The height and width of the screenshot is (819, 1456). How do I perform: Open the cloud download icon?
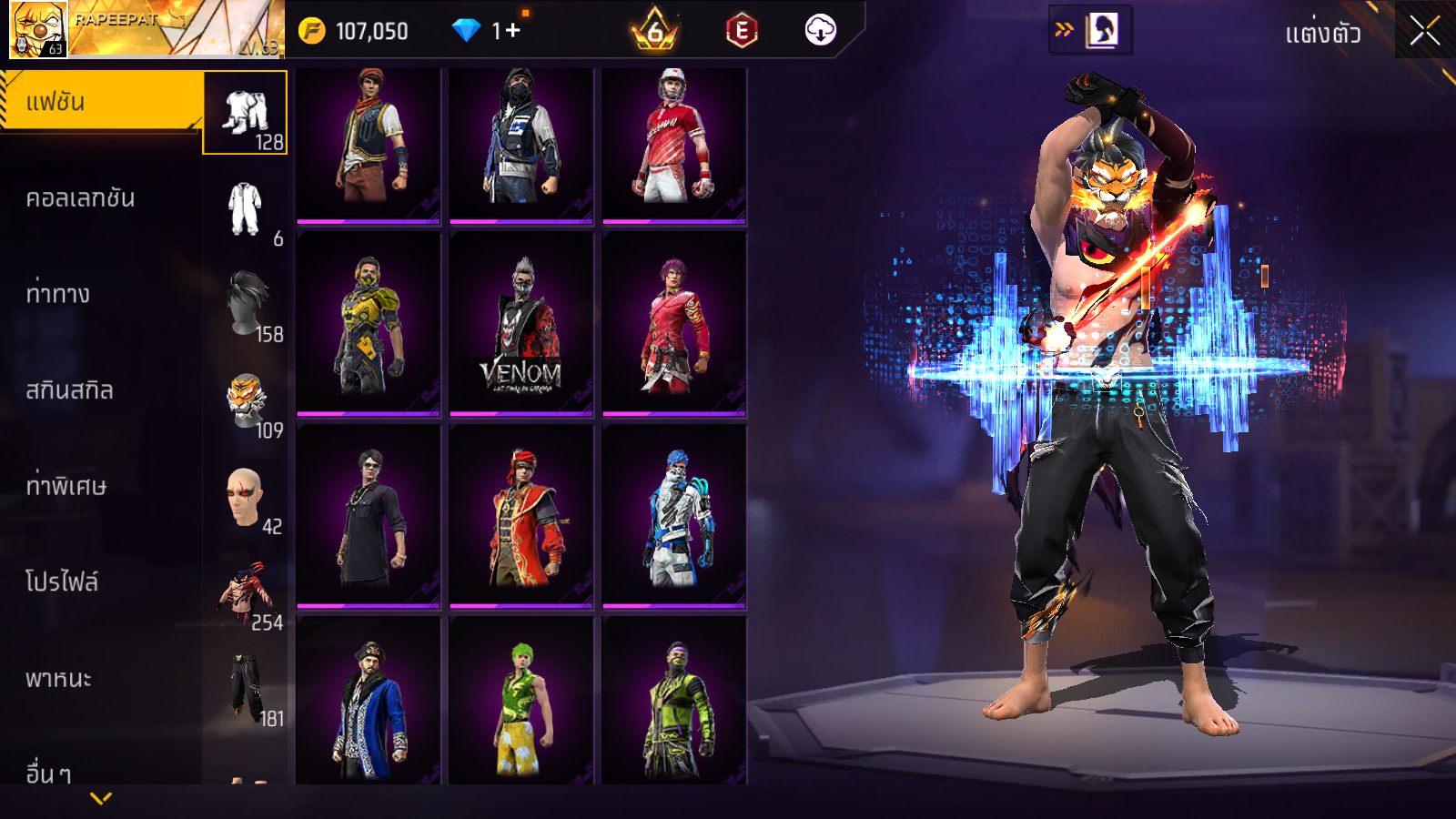(x=820, y=31)
